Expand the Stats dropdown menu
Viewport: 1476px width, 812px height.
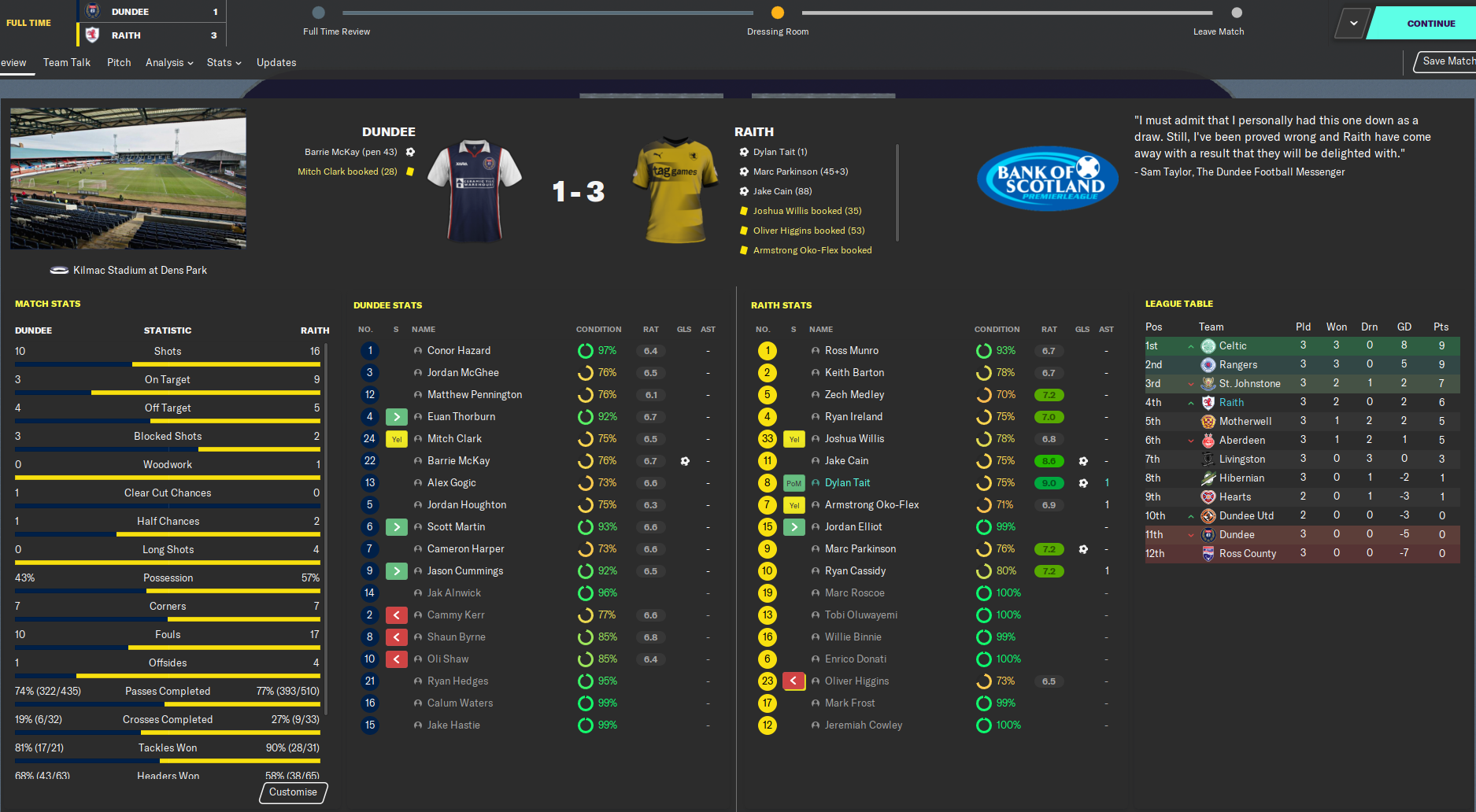224,63
